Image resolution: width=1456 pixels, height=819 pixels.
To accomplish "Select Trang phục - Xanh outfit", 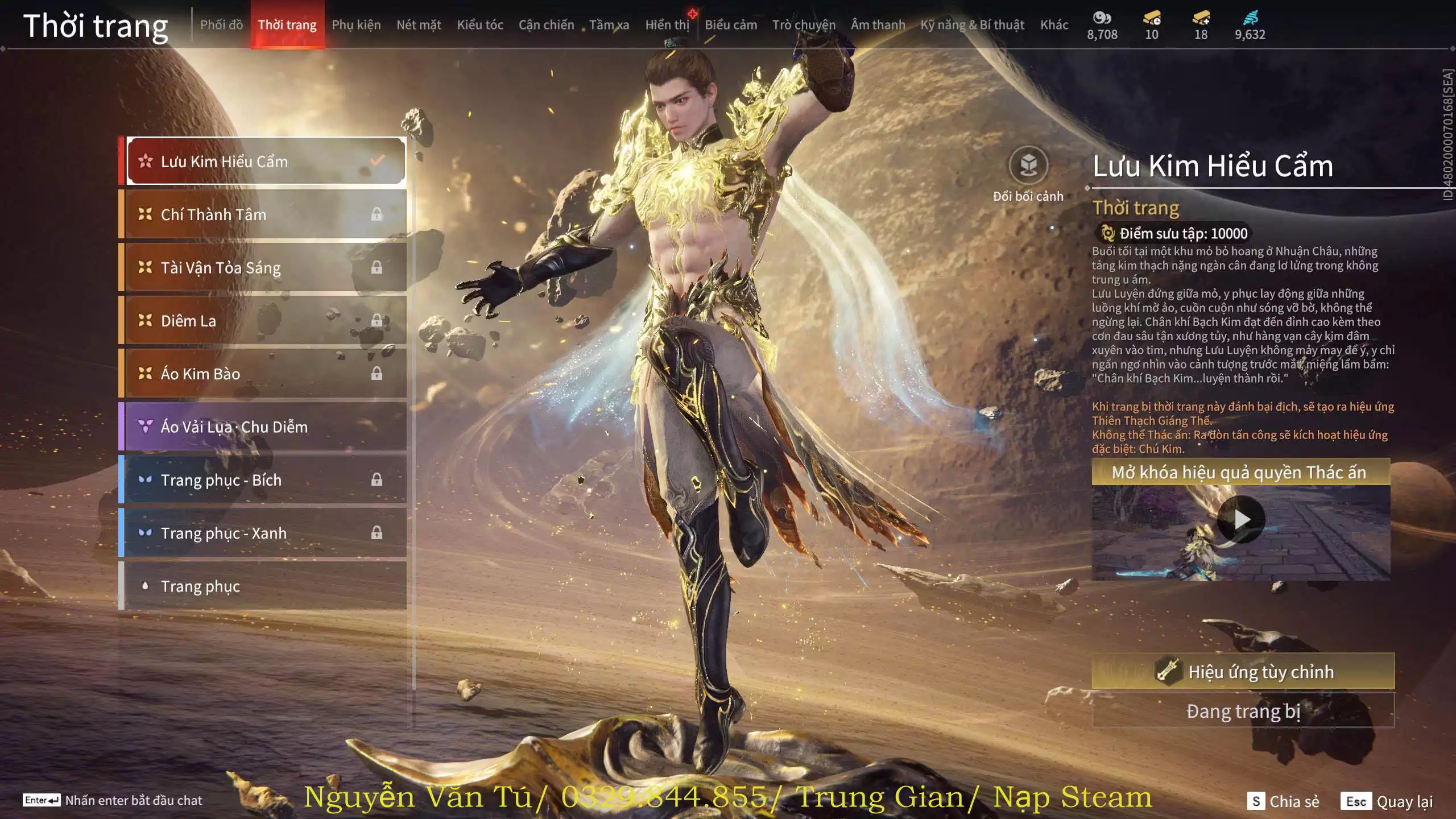I will click(x=265, y=533).
